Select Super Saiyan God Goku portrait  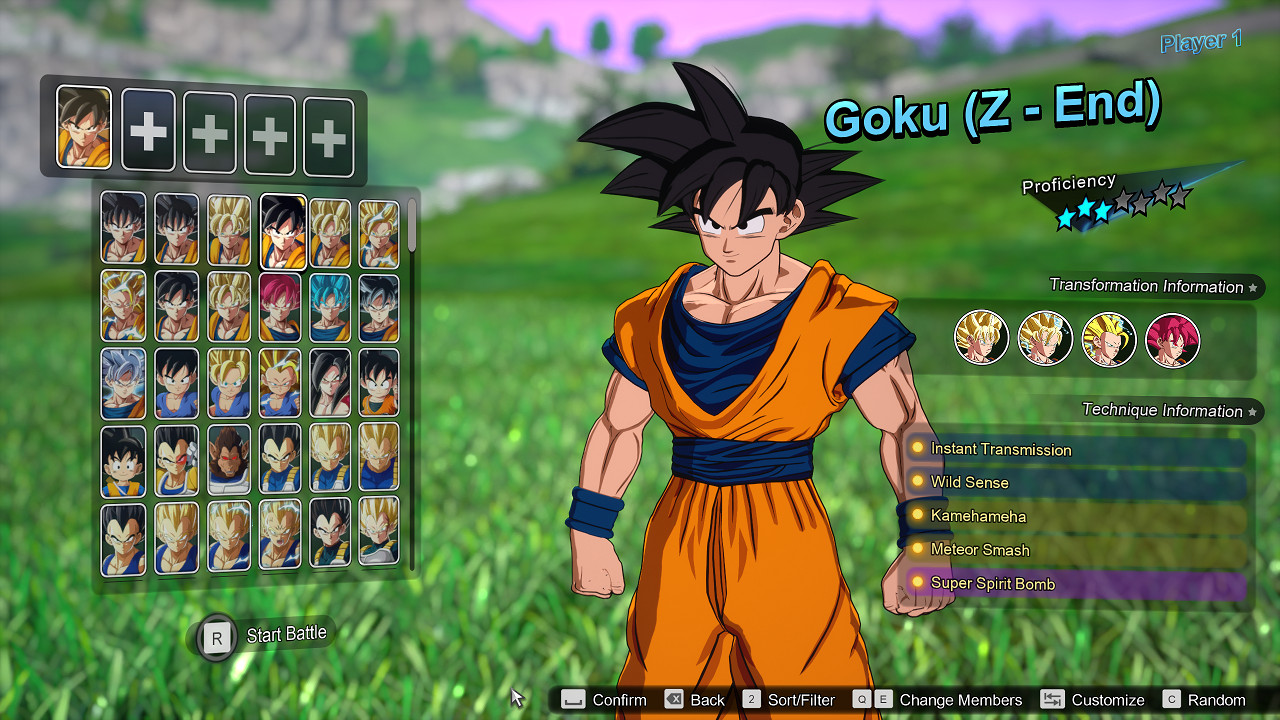tap(281, 304)
